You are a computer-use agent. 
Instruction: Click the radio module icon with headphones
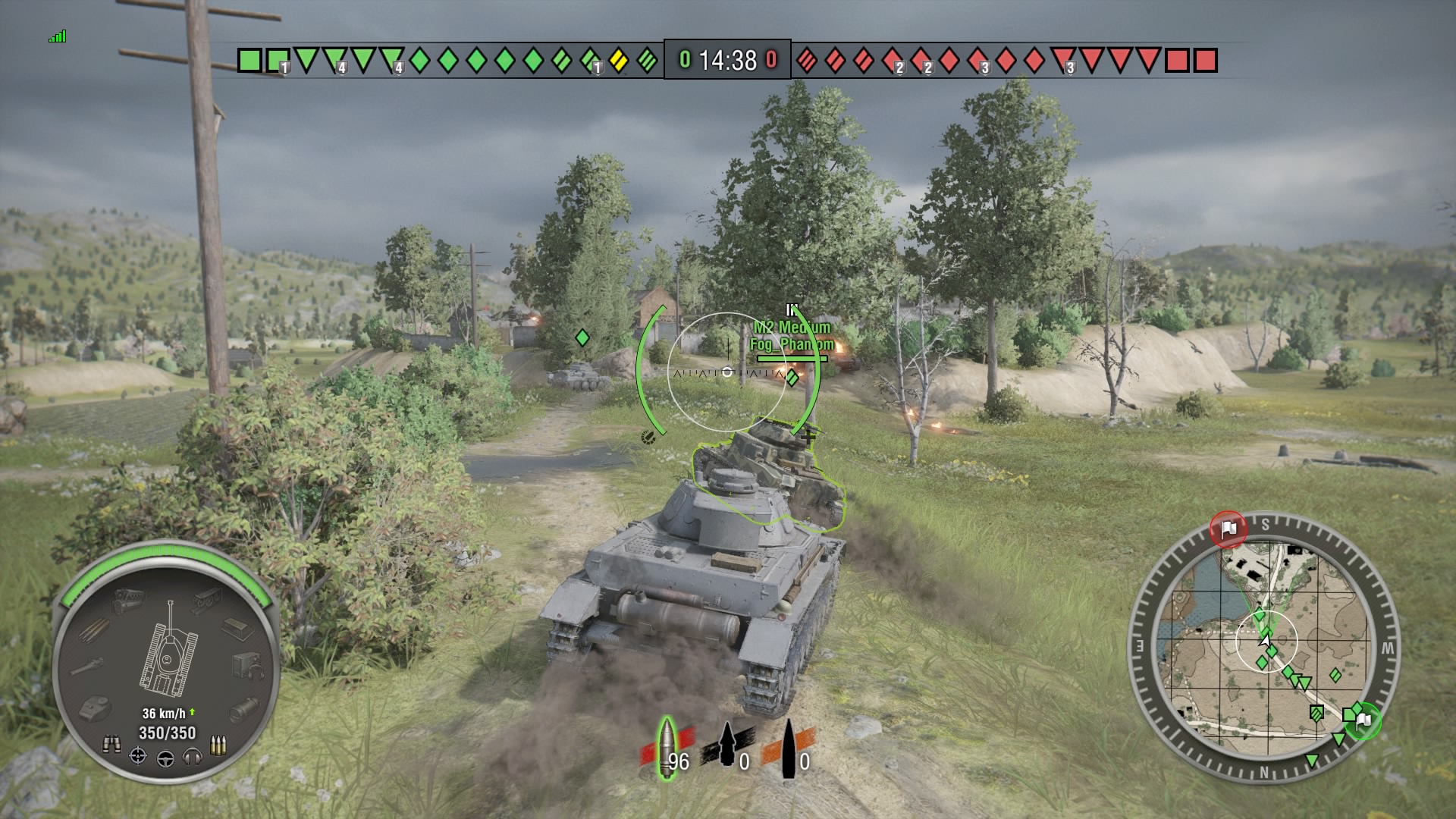click(x=246, y=665)
